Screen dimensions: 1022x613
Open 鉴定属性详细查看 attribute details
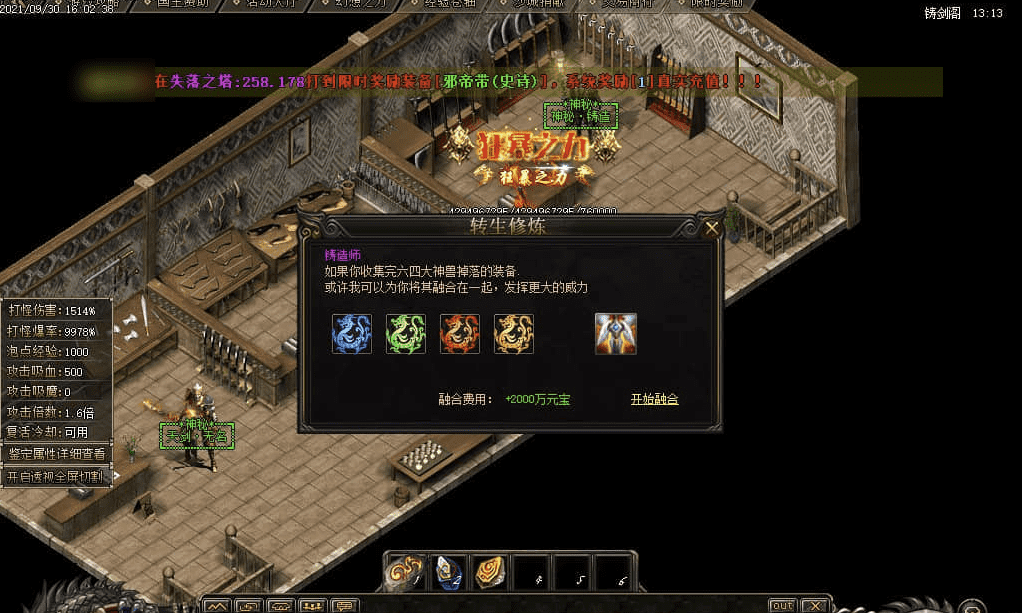(x=57, y=453)
